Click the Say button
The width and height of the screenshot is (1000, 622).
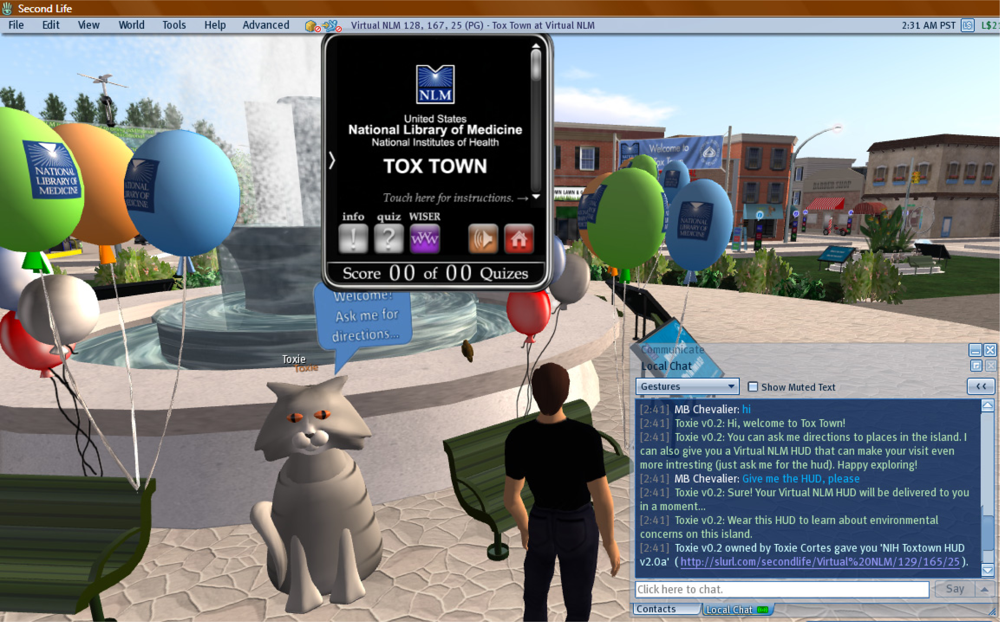point(955,590)
